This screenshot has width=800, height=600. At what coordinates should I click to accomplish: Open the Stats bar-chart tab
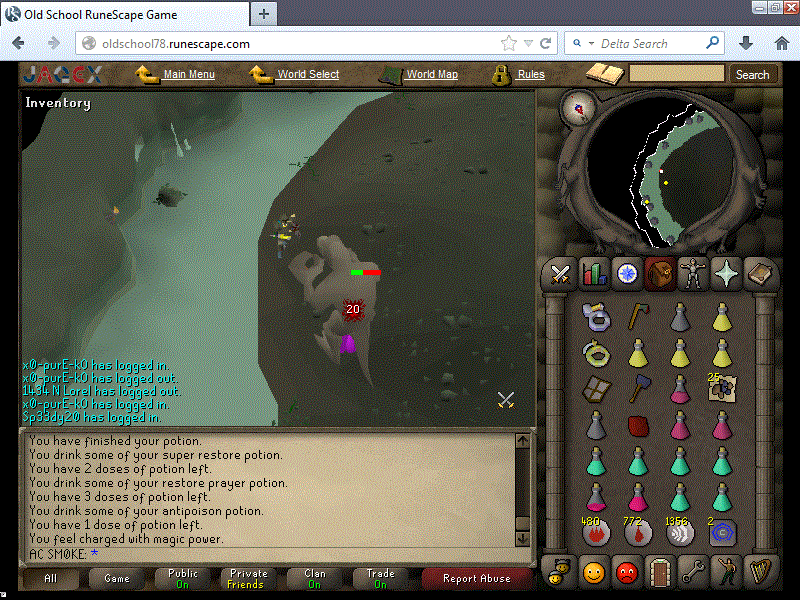click(594, 272)
